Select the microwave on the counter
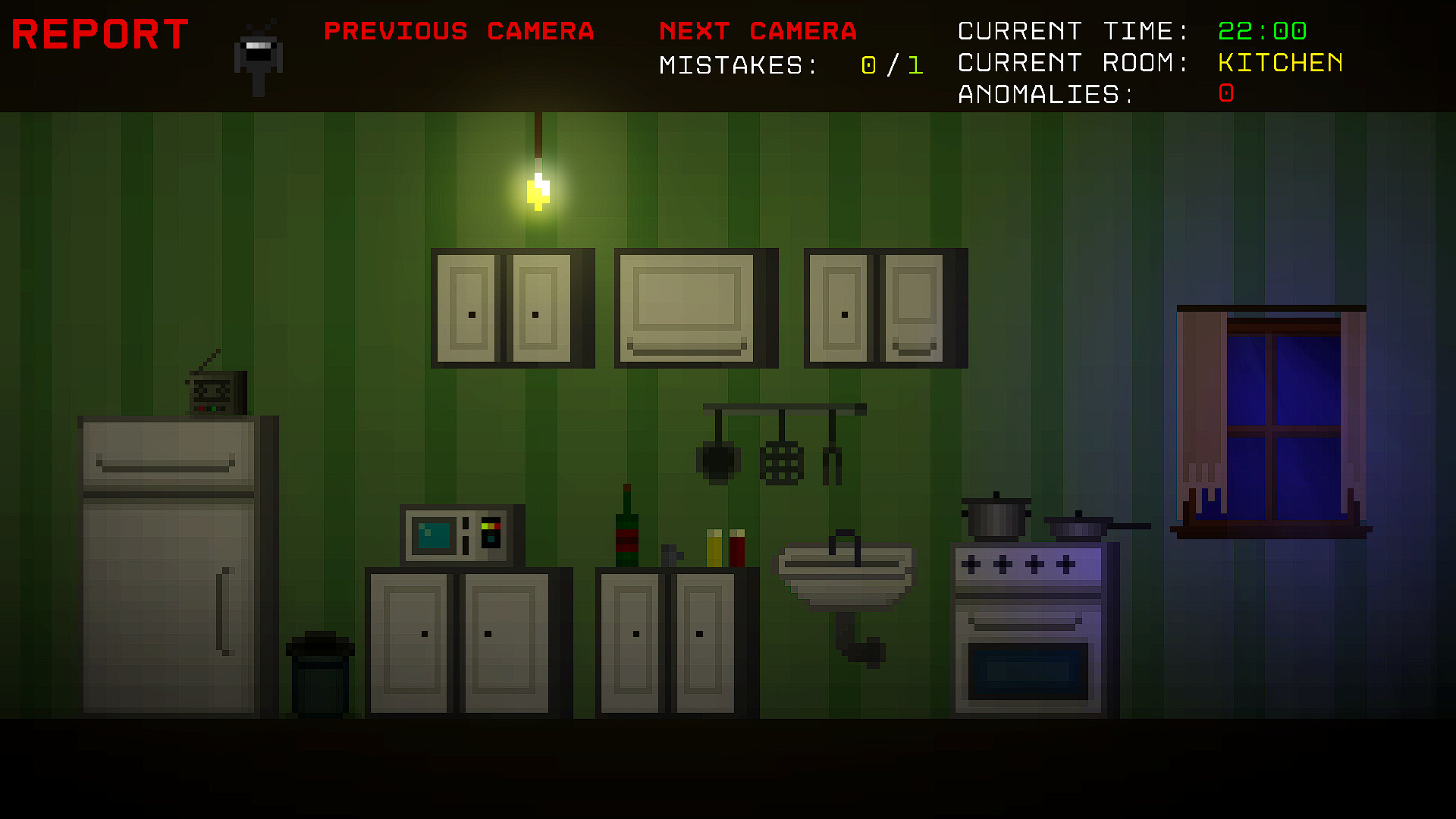 [x=459, y=535]
